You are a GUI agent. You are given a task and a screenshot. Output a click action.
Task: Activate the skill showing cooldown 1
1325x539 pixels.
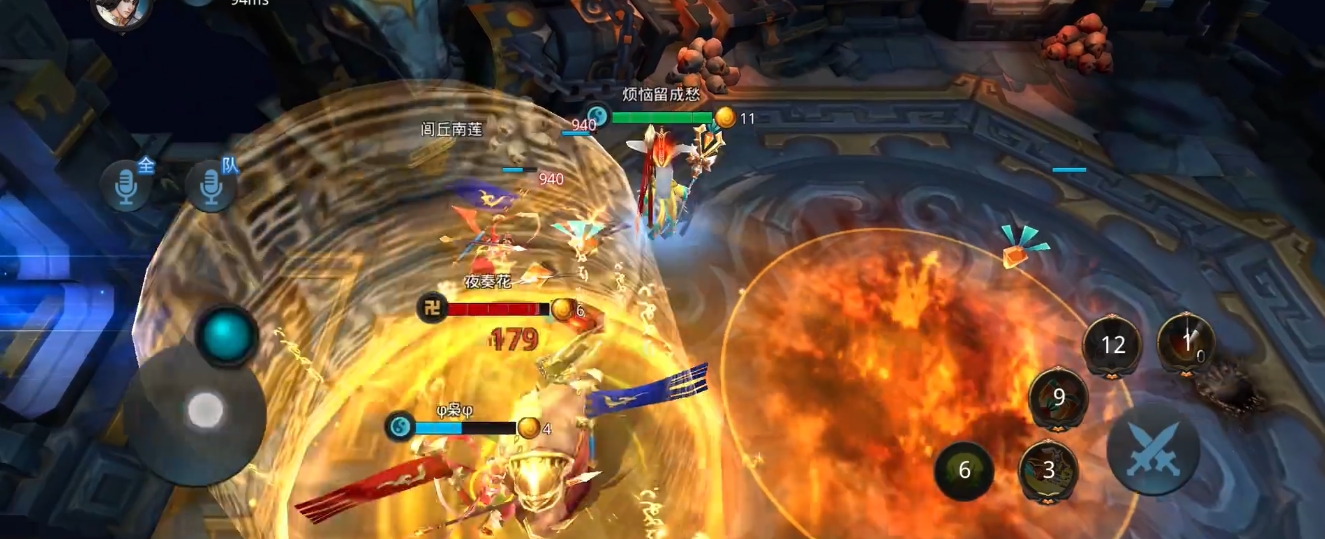(x=1186, y=342)
